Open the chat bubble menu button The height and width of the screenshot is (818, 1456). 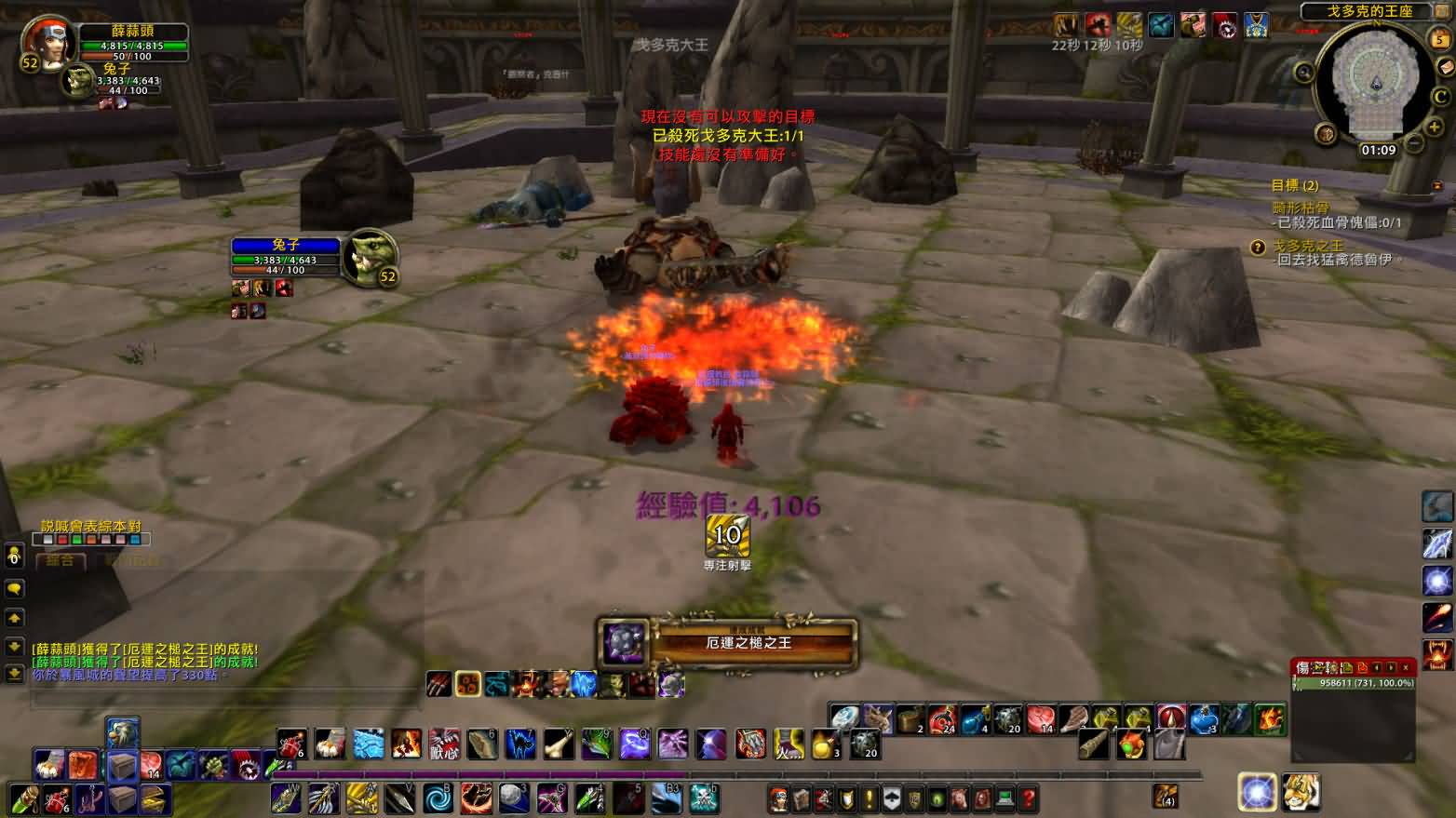point(14,588)
